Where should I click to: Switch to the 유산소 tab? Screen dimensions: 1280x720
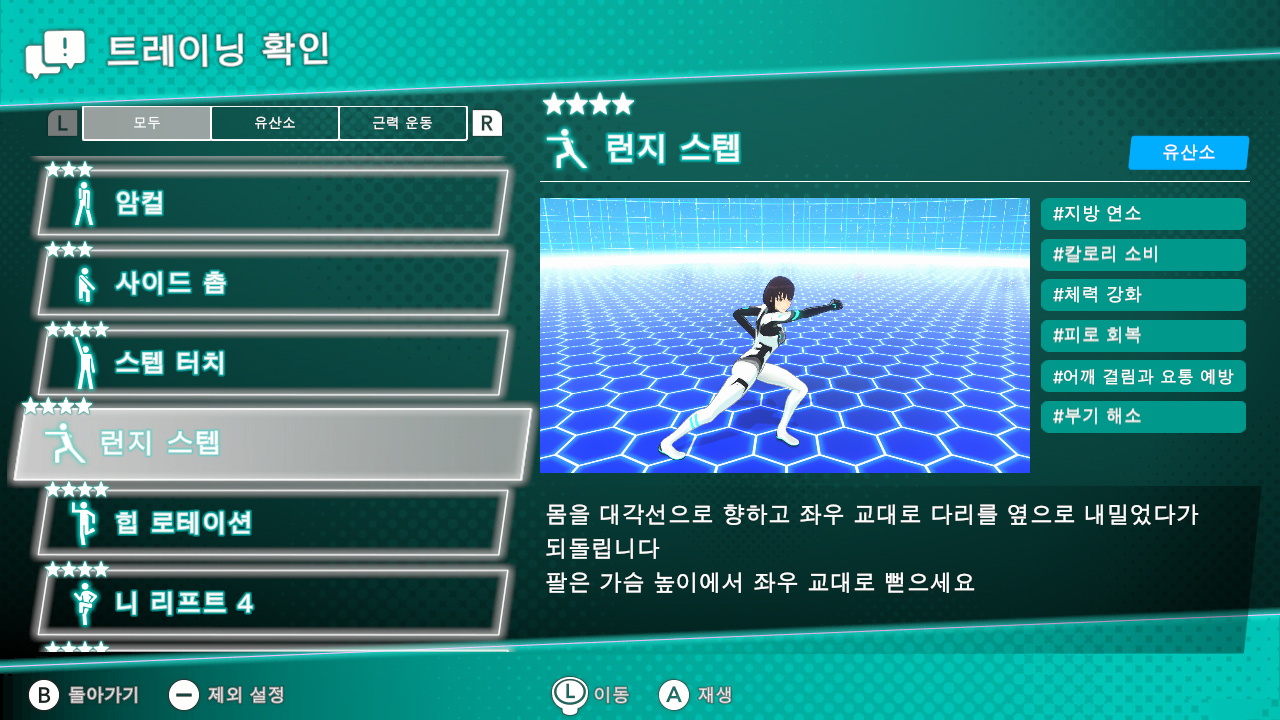pos(275,122)
